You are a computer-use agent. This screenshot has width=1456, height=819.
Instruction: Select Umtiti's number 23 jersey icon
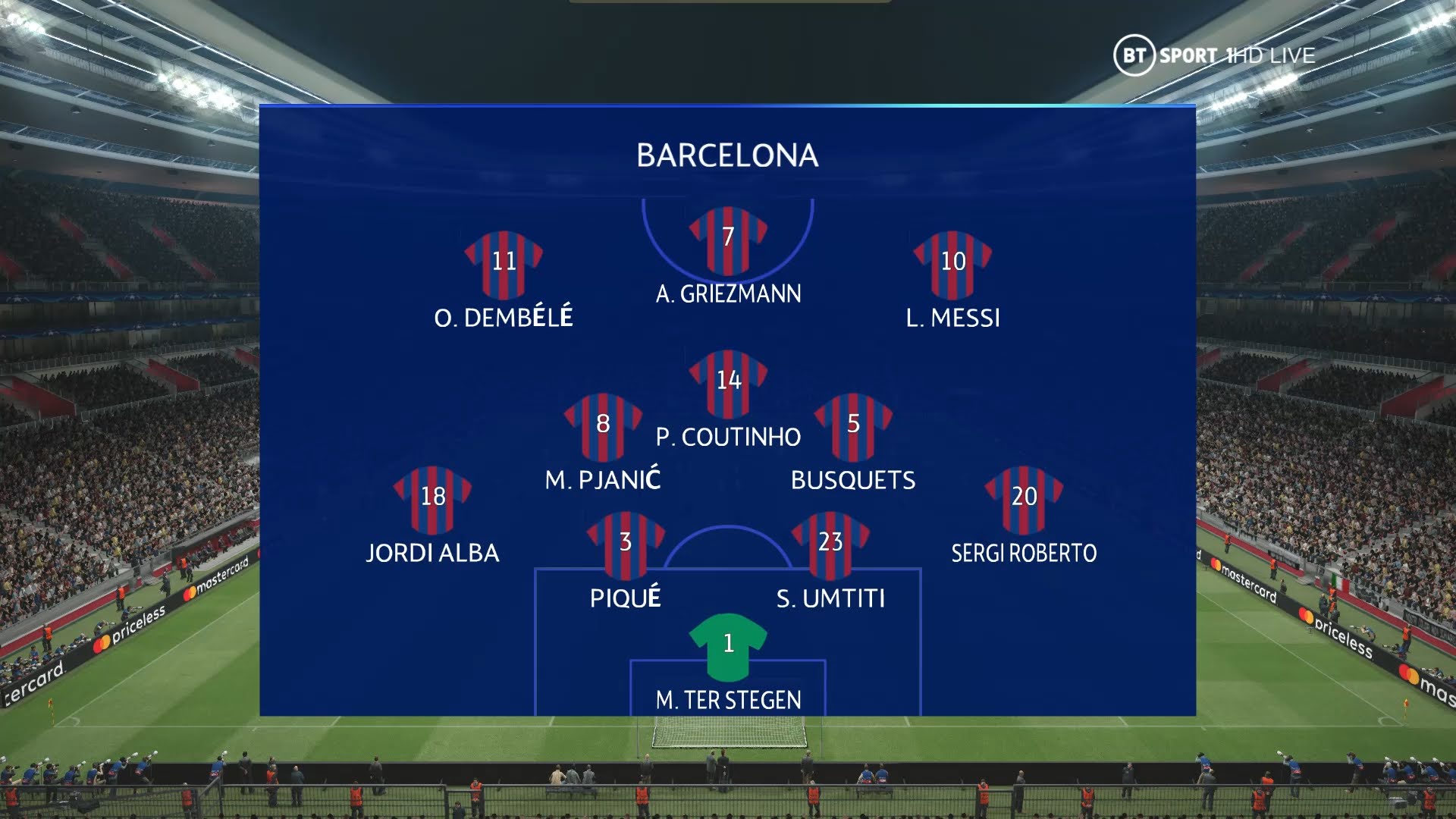pyautogui.click(x=832, y=542)
